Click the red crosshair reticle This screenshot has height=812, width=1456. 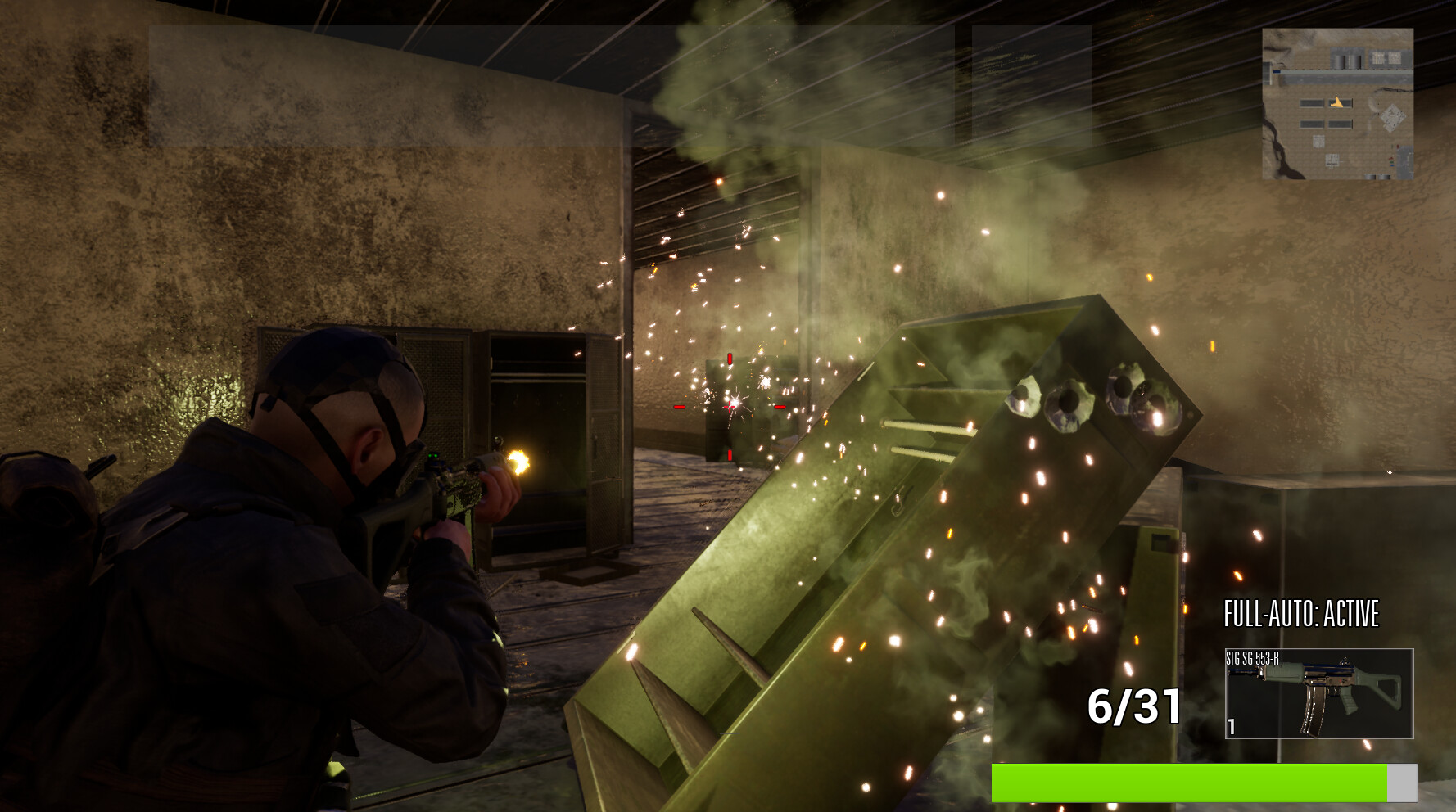point(728,408)
